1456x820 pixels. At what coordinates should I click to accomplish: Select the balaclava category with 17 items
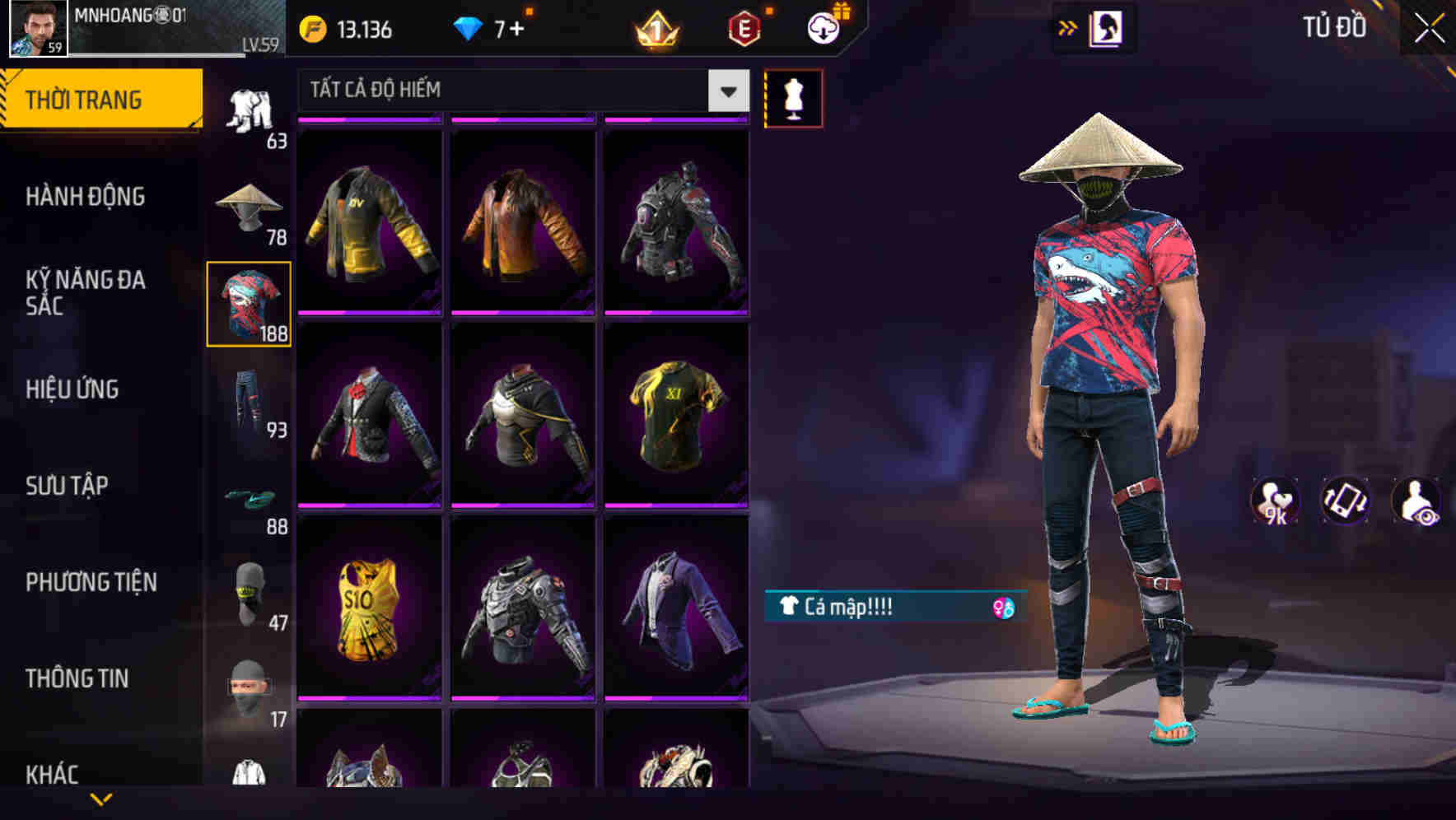point(250,687)
